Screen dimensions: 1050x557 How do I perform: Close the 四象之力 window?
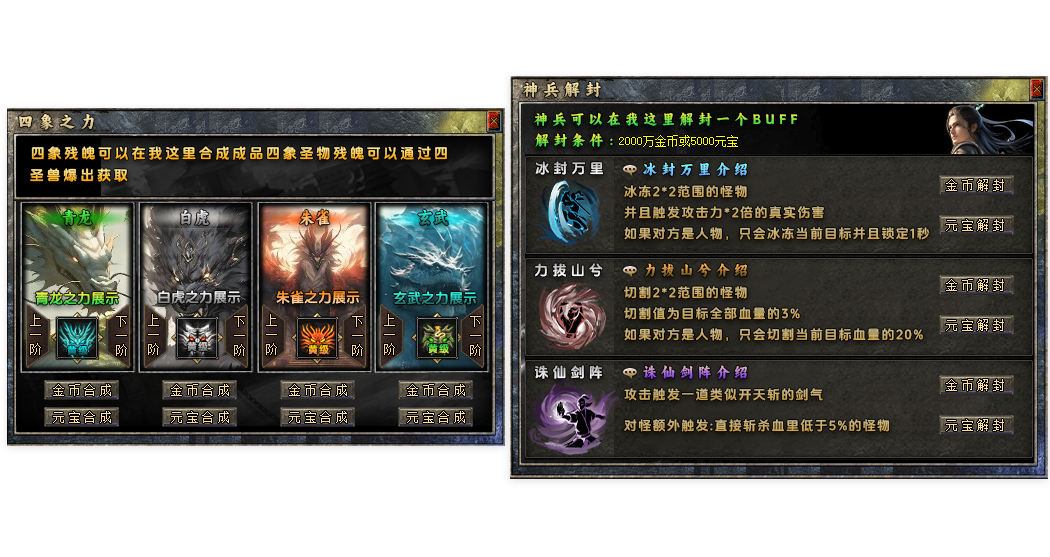493,121
